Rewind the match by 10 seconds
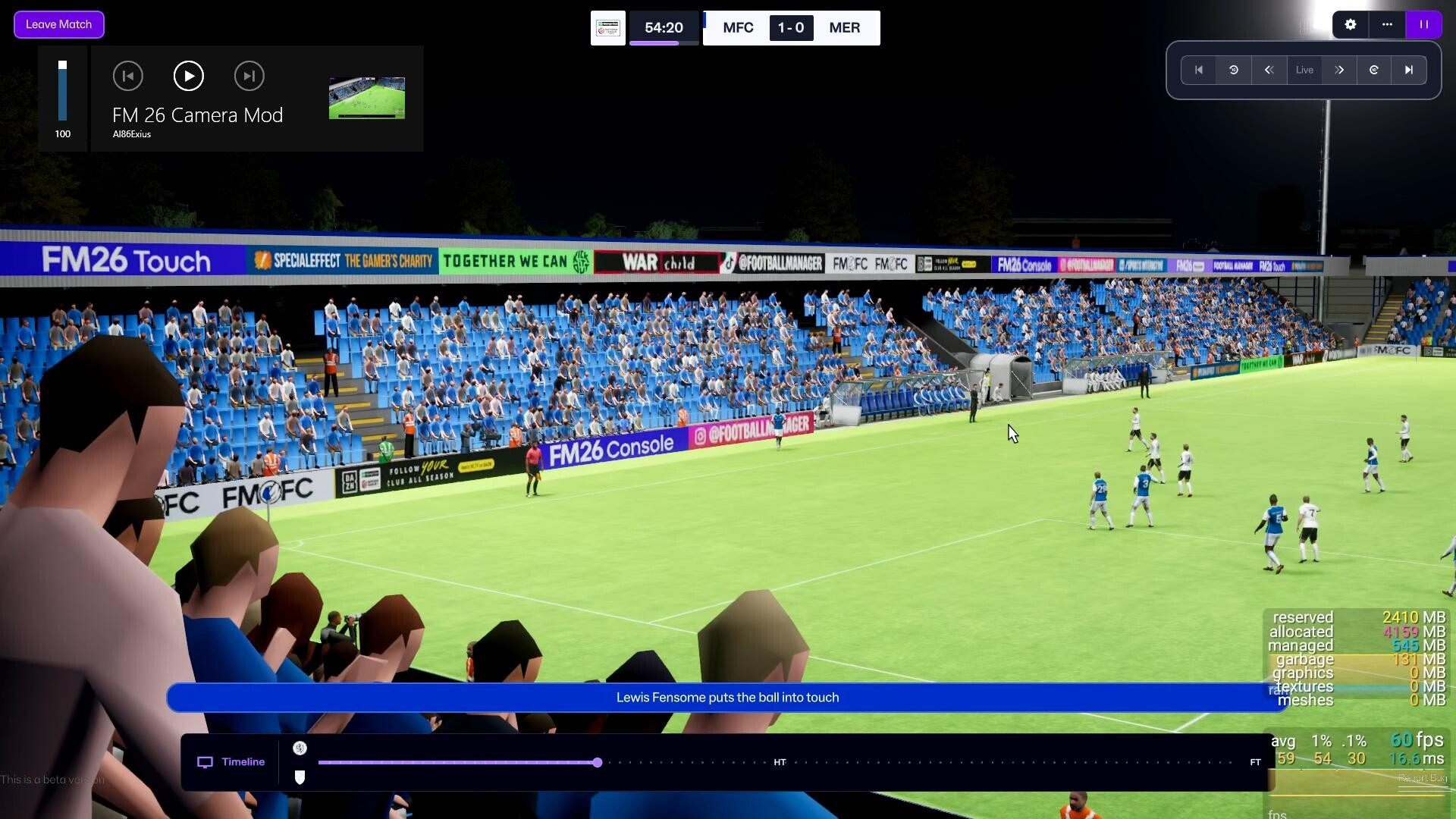Viewport: 1456px width, 819px height. pos(1234,70)
